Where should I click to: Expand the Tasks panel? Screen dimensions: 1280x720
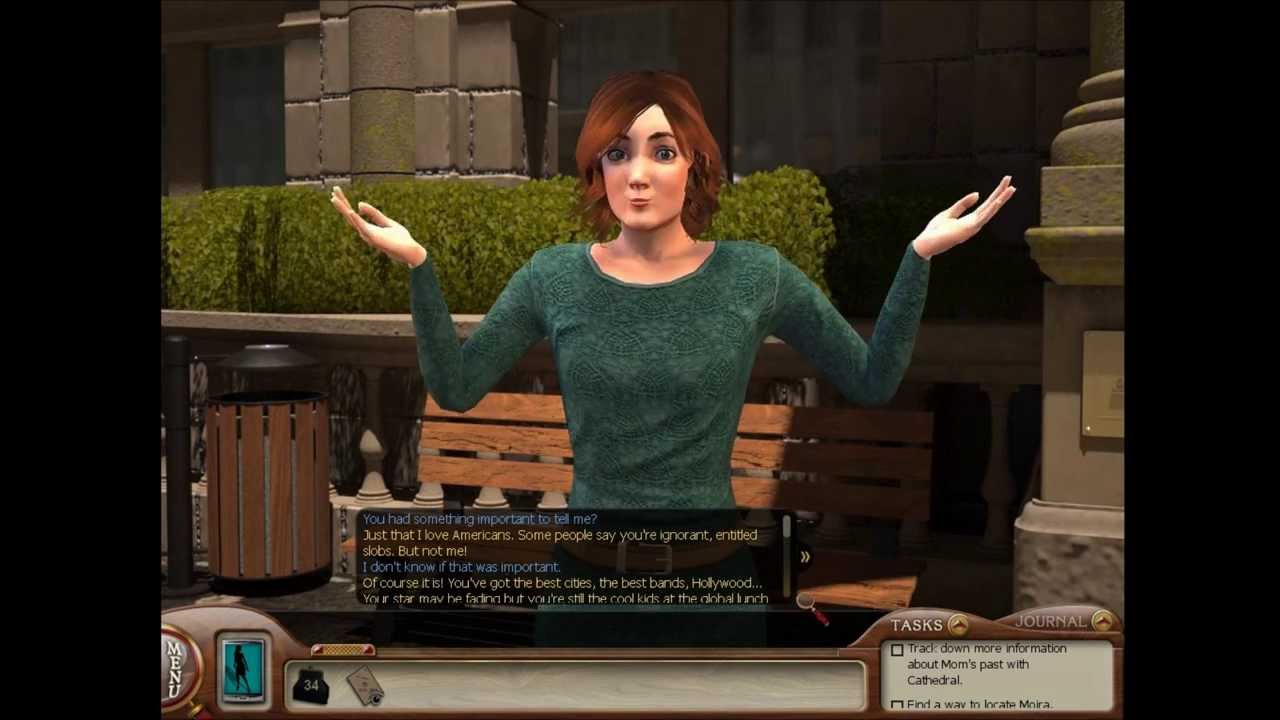(x=957, y=625)
